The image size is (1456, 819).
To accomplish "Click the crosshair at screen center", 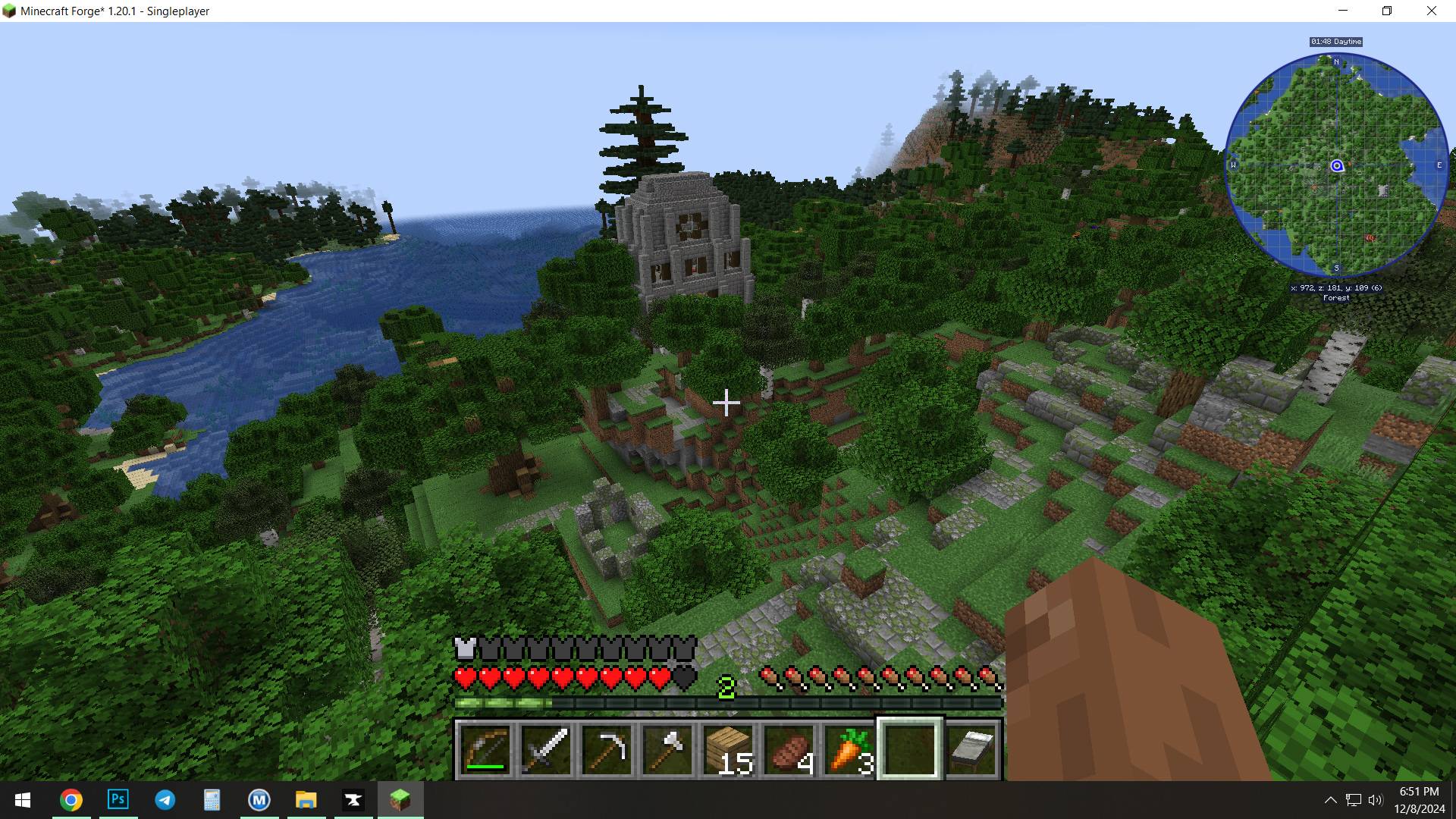I will coord(726,403).
